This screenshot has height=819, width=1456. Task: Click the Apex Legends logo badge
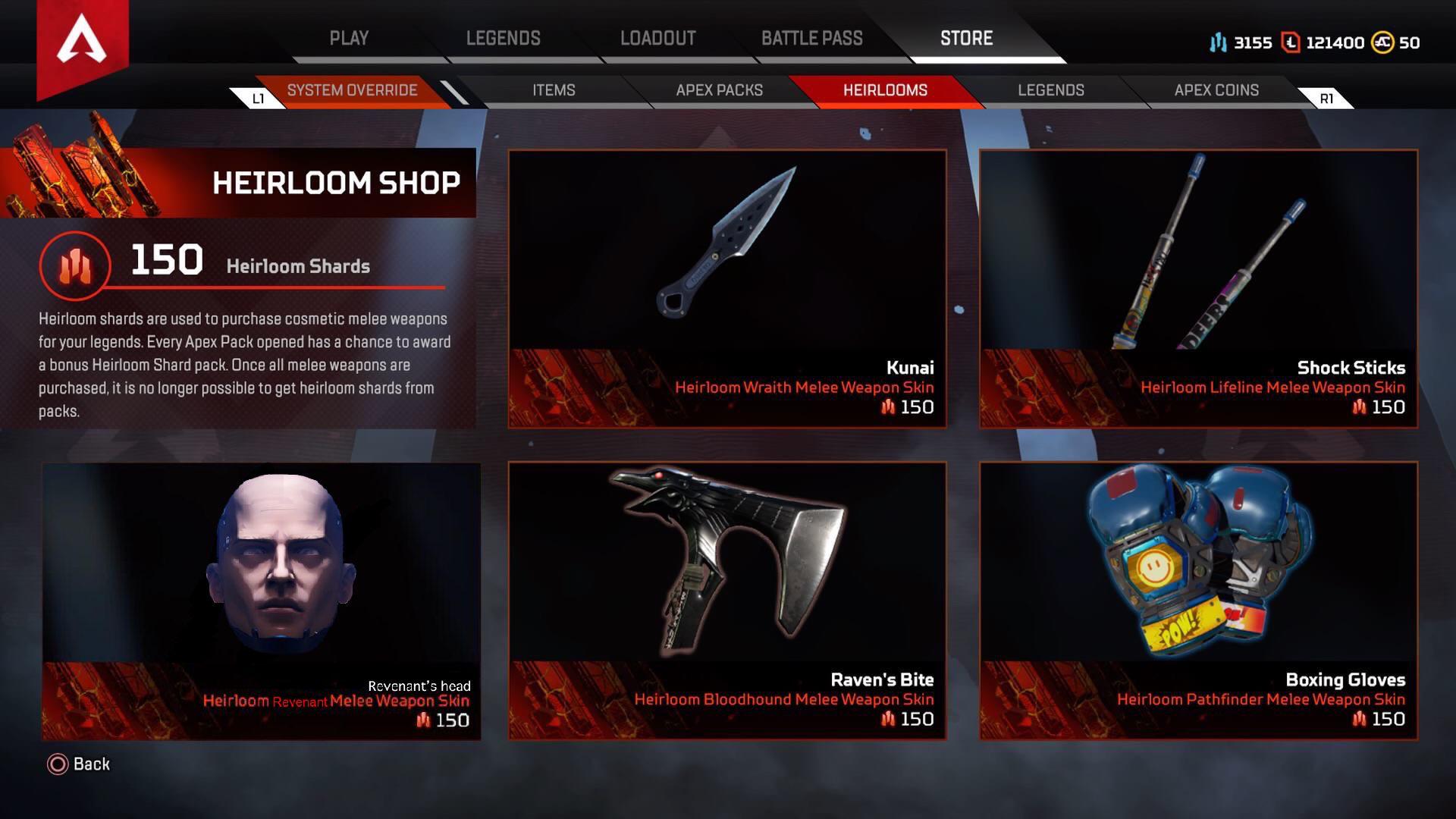point(82,42)
